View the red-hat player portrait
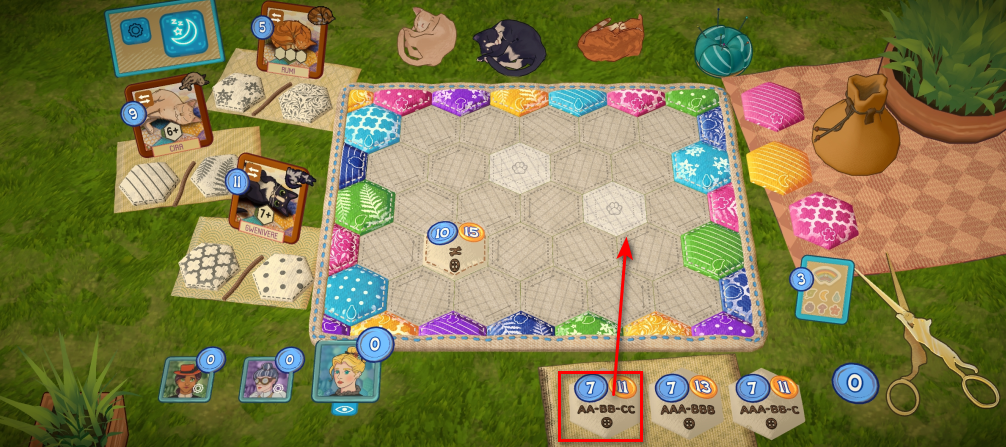 (184, 378)
